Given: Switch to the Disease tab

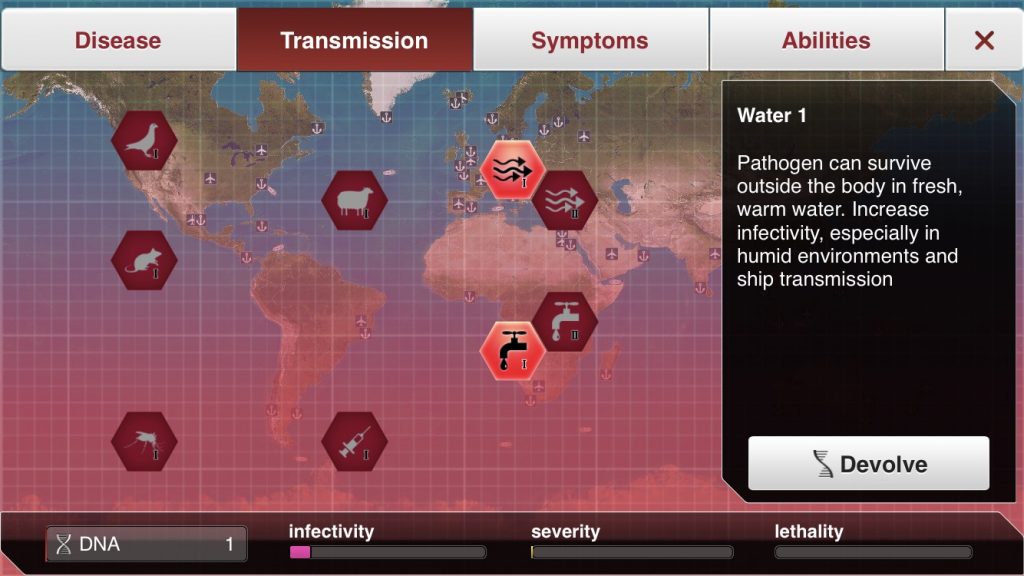Looking at the screenshot, I should (x=118, y=41).
